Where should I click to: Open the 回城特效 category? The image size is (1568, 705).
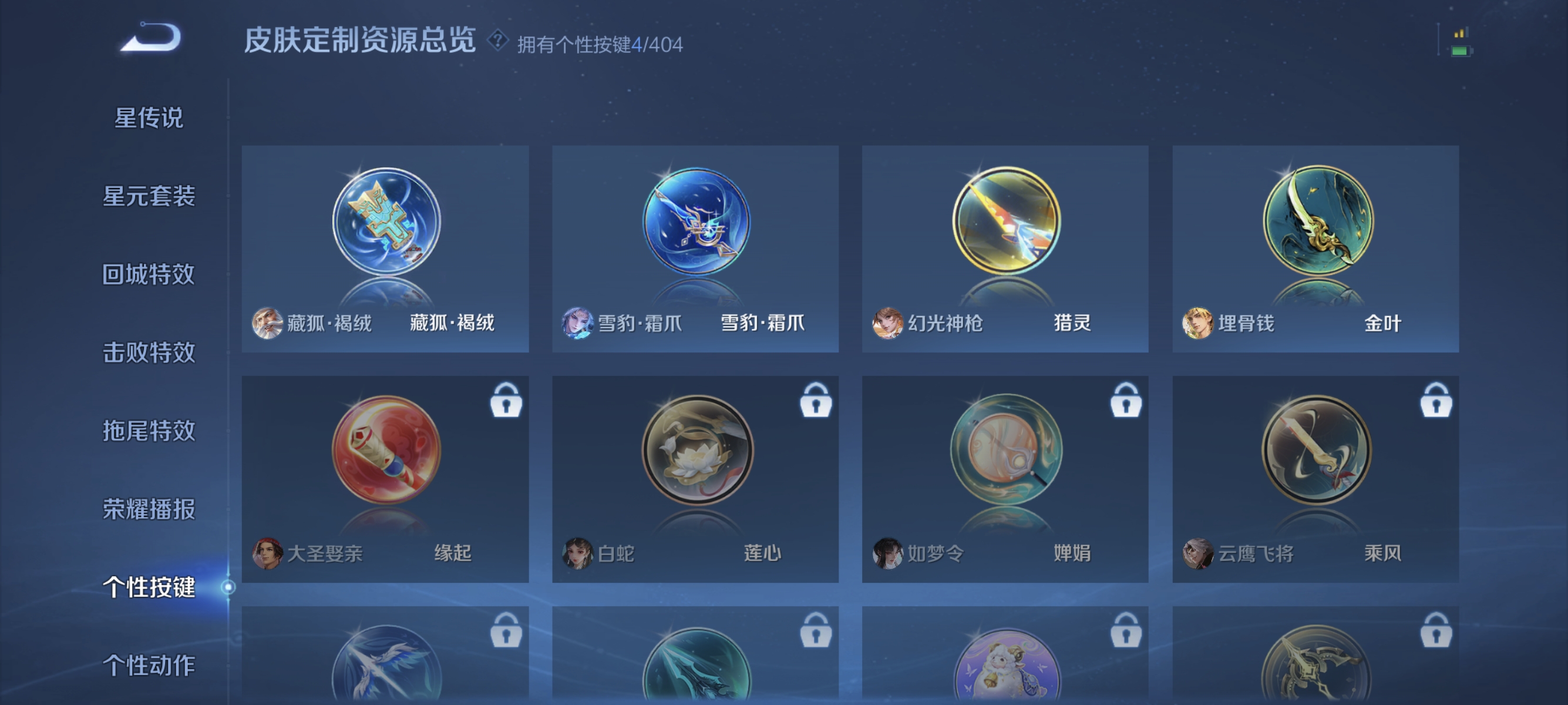point(148,275)
